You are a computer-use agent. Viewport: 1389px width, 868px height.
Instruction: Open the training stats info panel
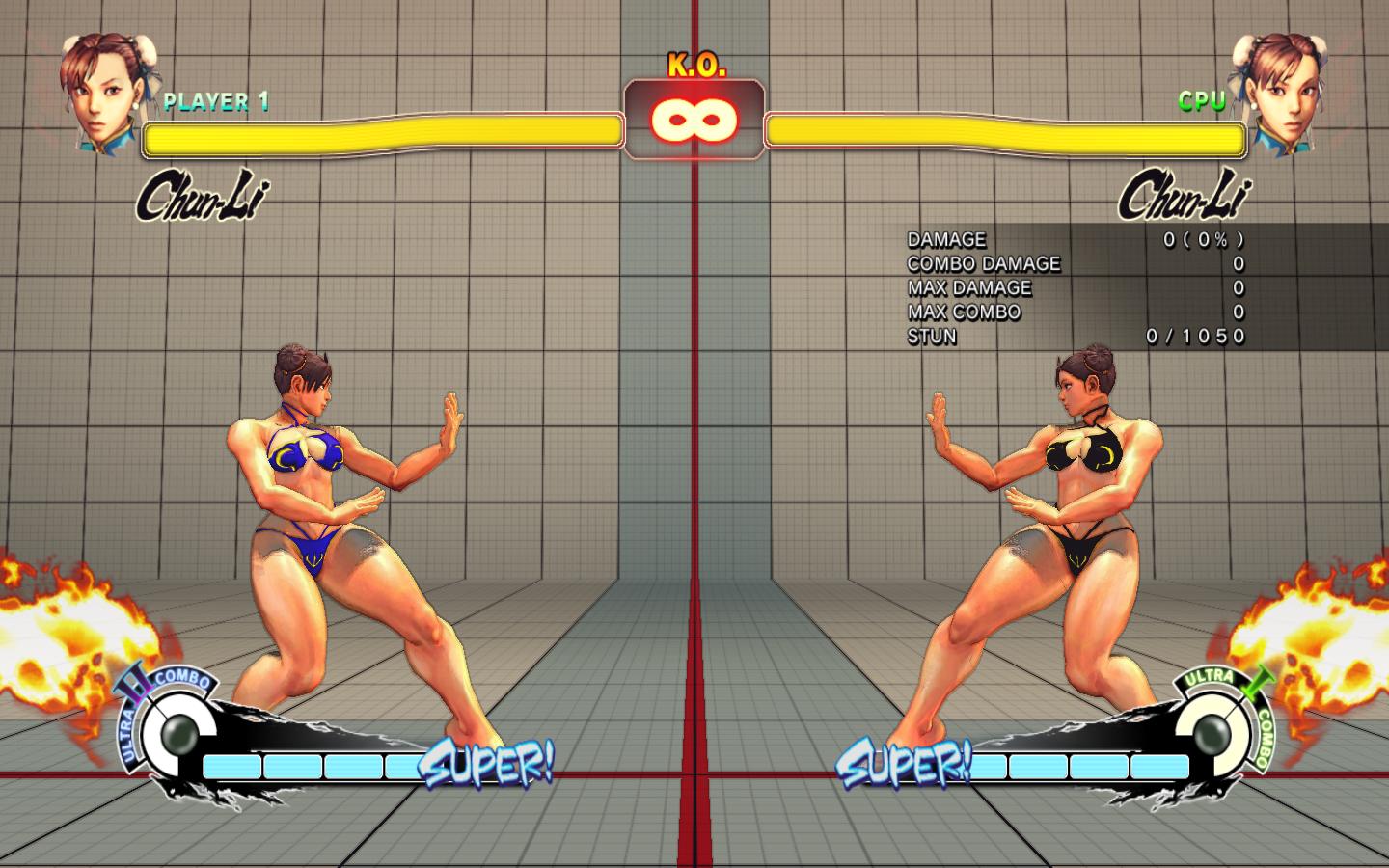pos(1071,287)
